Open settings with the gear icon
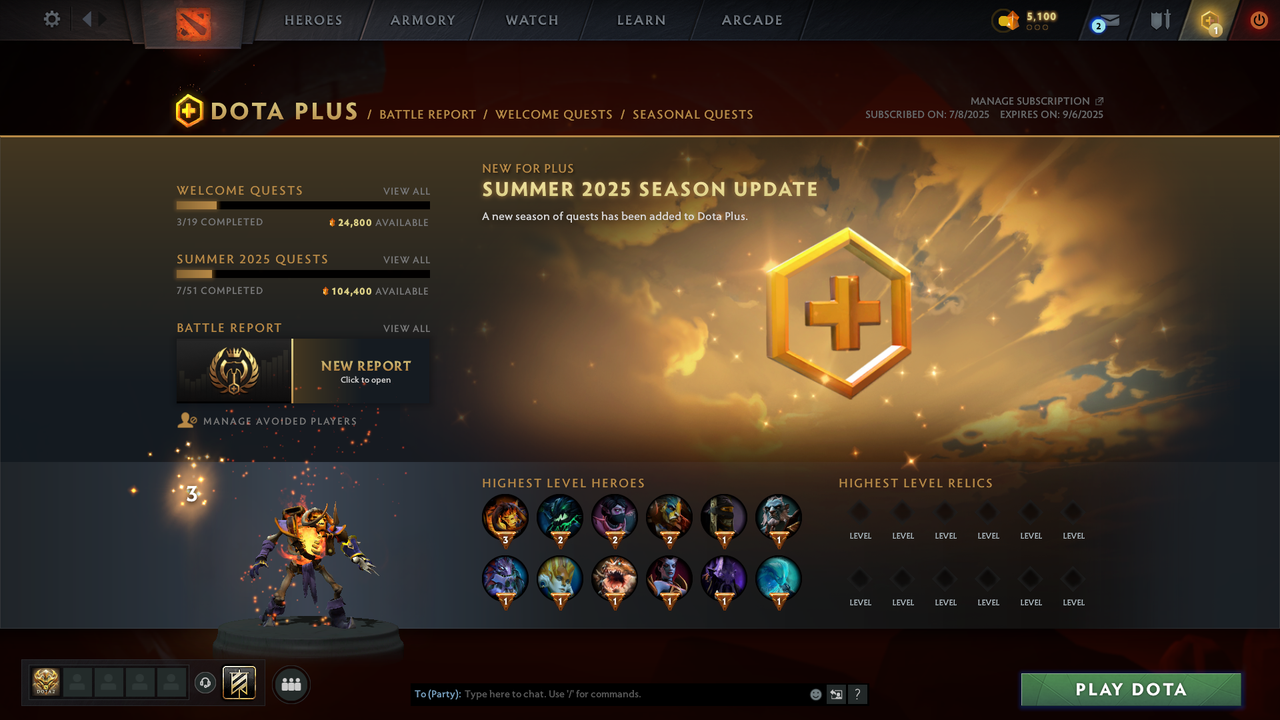Screen dimensions: 1280x720 tap(51, 19)
